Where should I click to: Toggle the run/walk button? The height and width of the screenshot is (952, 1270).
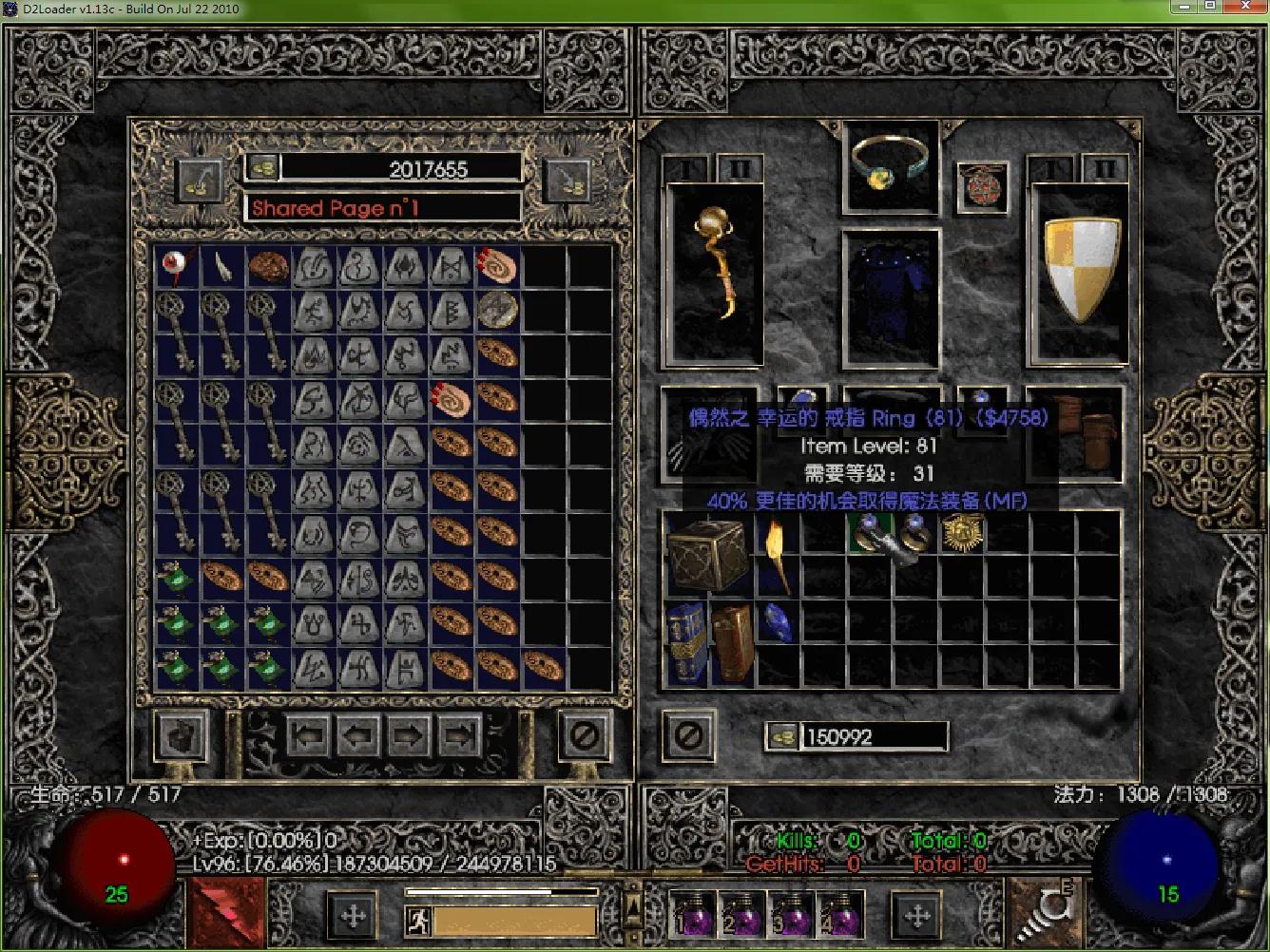pos(417,920)
